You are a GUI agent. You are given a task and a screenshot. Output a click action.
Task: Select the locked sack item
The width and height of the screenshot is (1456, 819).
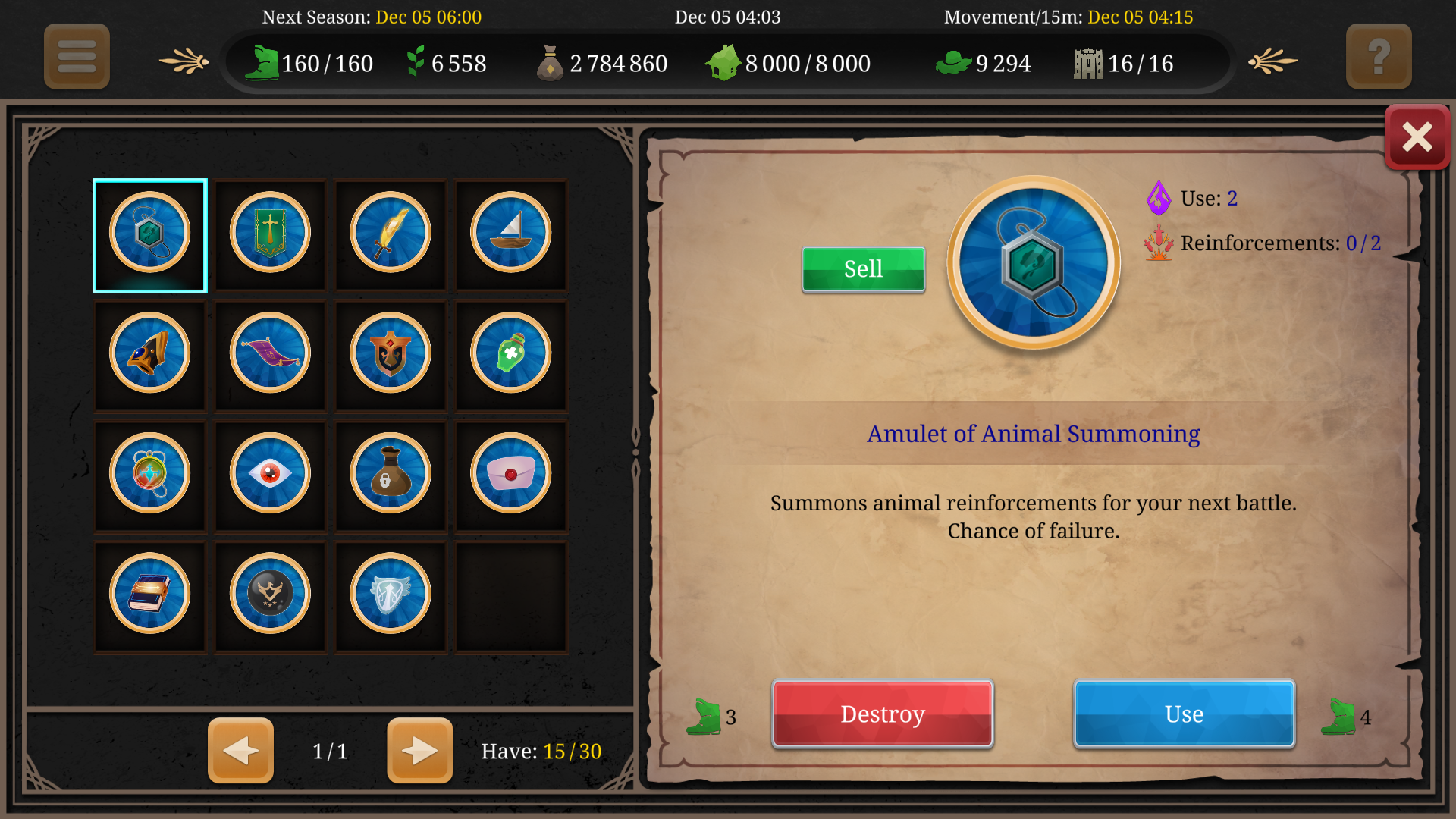click(x=390, y=475)
